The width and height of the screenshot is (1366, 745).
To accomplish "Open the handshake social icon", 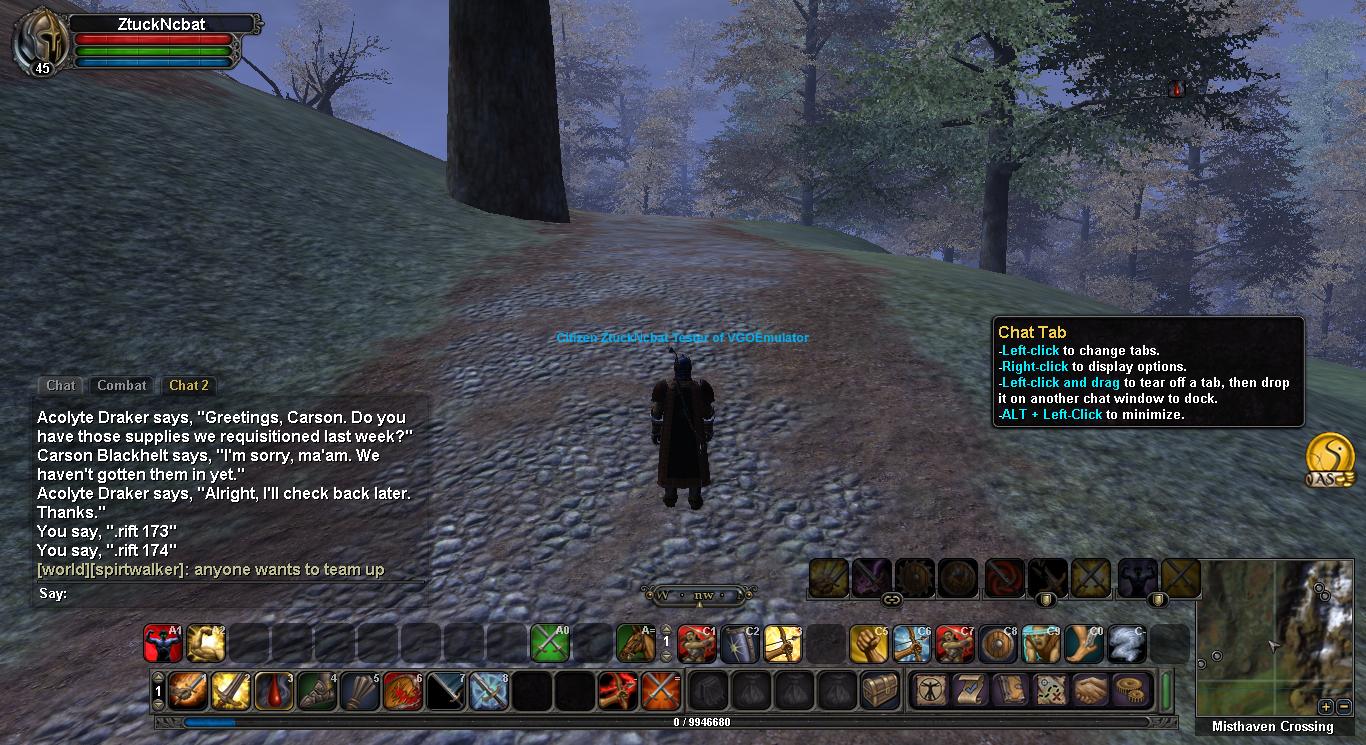I will [1091, 690].
